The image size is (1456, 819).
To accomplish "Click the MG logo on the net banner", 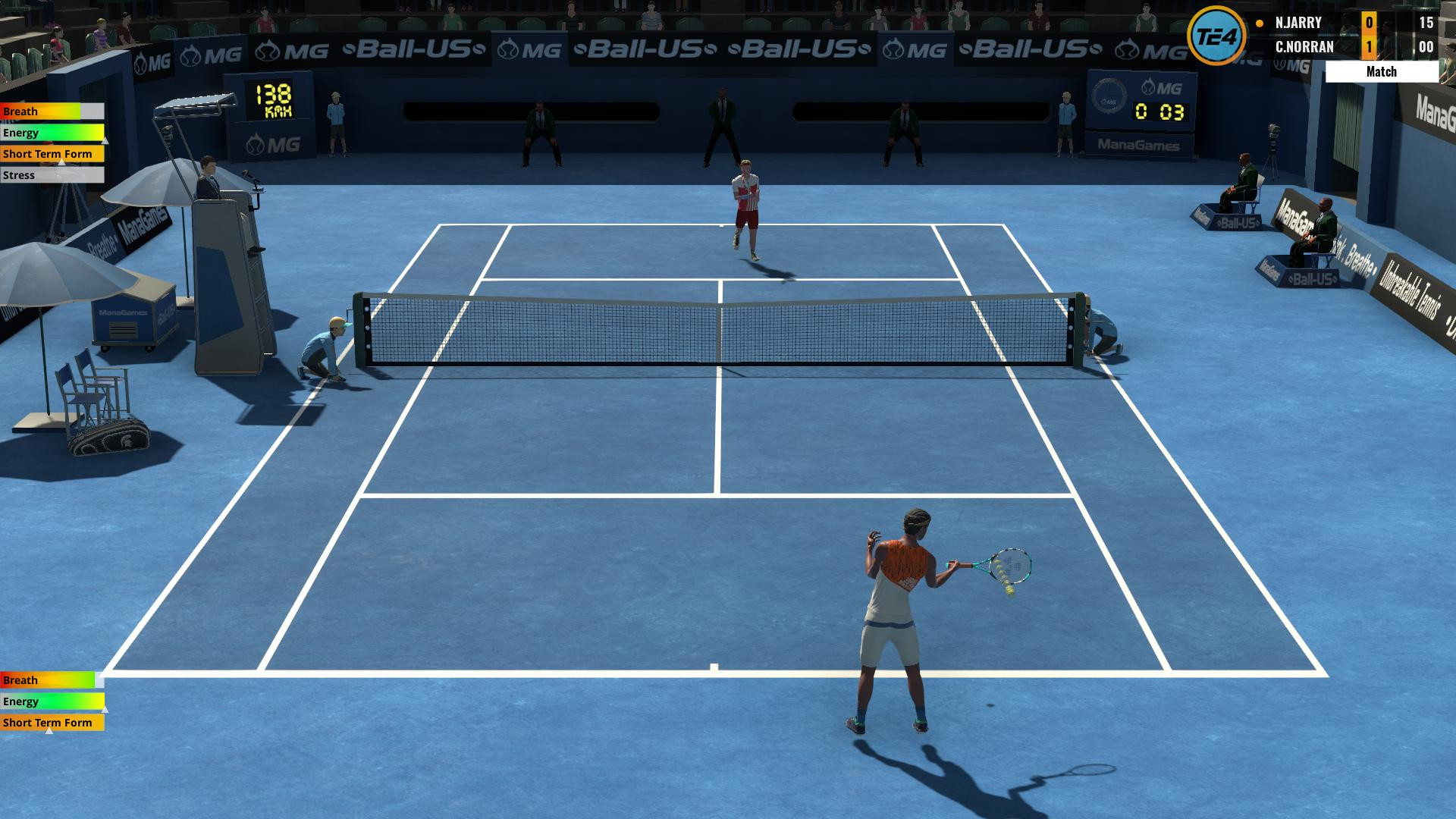I will pyautogui.click(x=528, y=50).
